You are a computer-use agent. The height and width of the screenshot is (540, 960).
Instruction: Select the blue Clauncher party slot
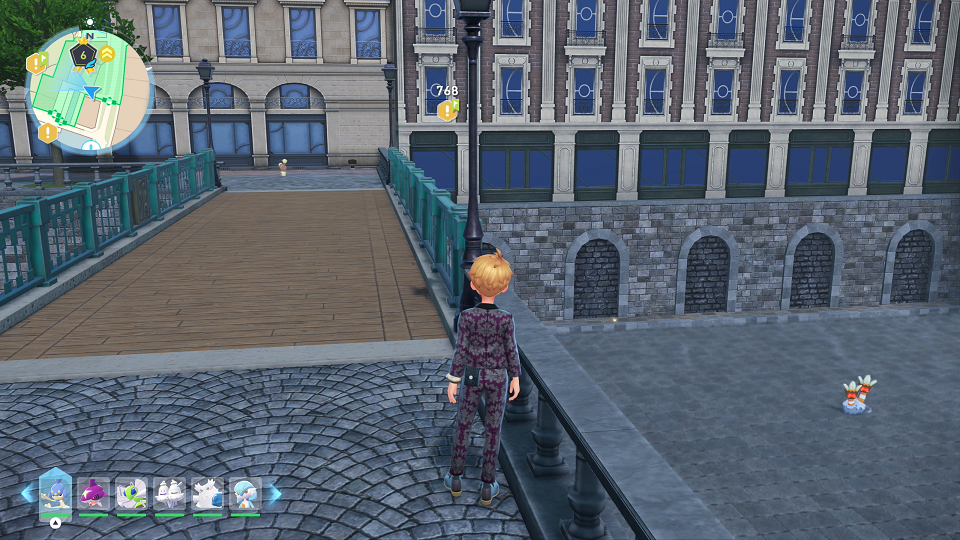[x=55, y=493]
